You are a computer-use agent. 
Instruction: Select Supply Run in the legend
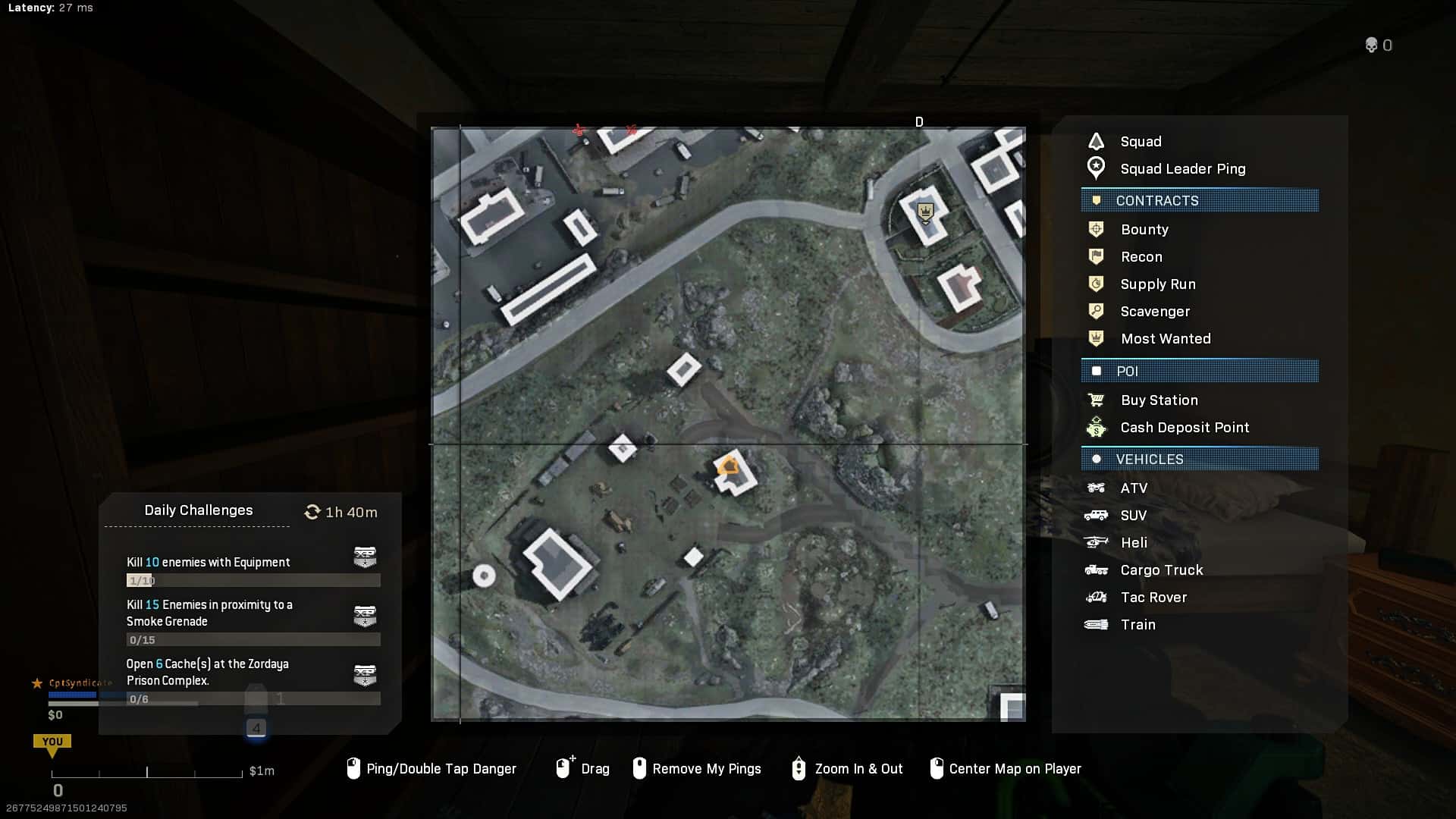(1157, 284)
